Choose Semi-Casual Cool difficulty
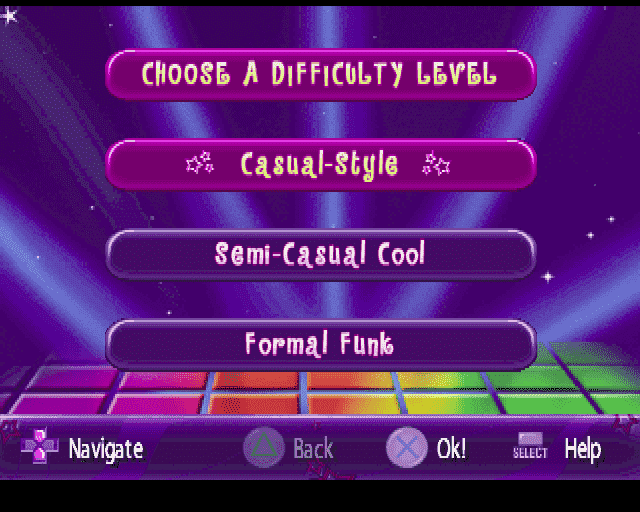This screenshot has height=512, width=640. point(320,254)
